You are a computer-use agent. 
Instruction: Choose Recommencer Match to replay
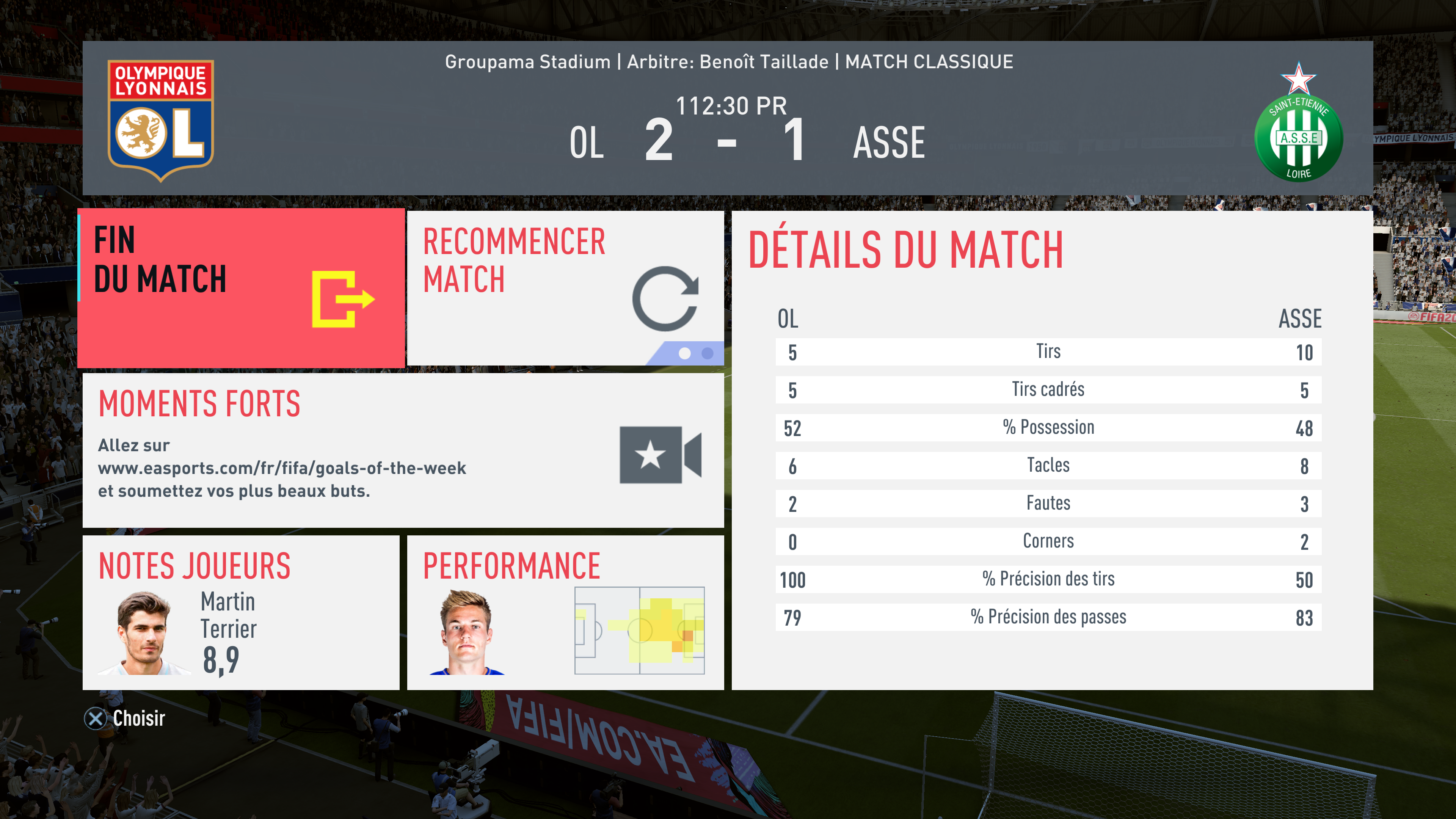pyautogui.click(x=565, y=288)
